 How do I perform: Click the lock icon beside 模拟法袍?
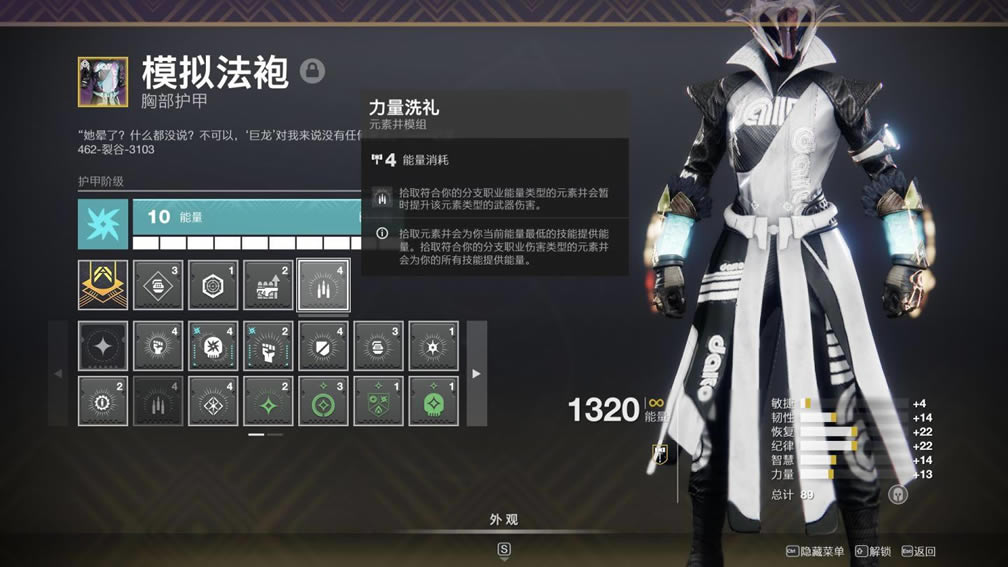tap(313, 70)
